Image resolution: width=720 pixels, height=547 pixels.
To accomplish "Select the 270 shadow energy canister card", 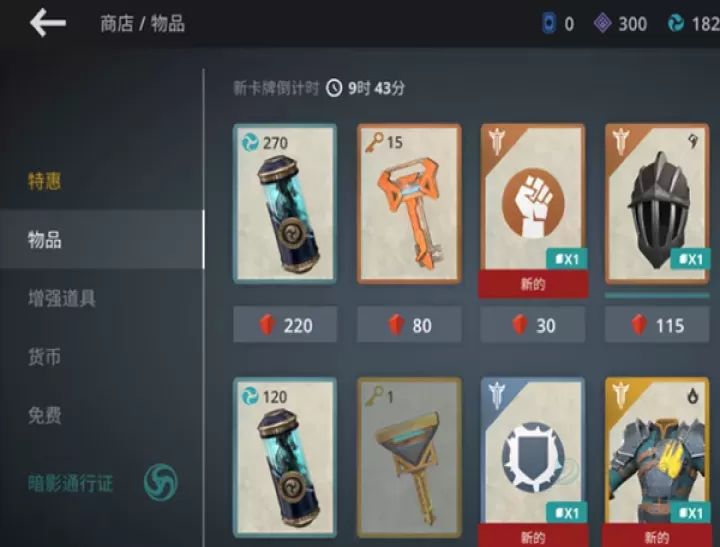I will (x=285, y=203).
